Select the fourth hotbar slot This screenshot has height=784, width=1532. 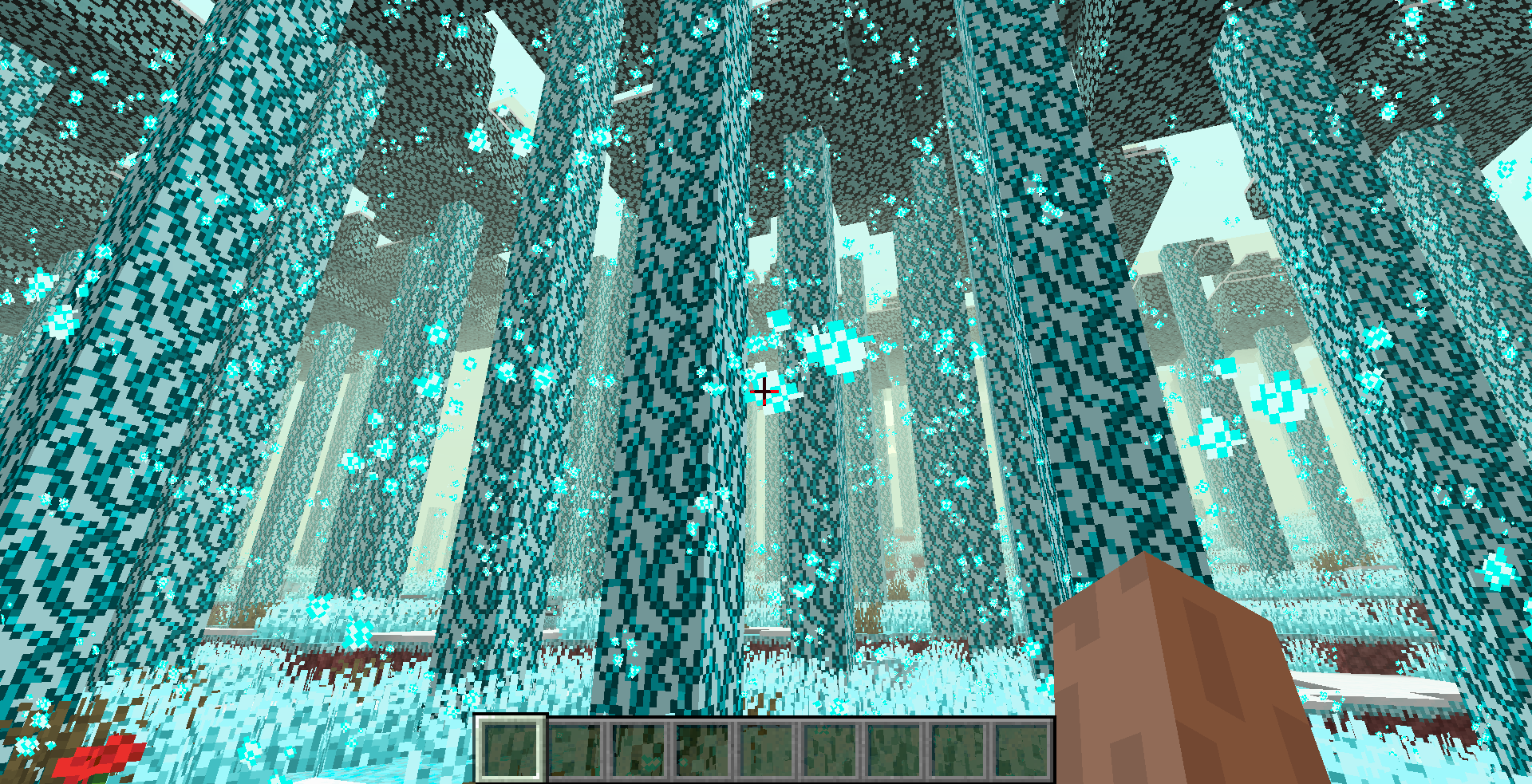[703, 750]
